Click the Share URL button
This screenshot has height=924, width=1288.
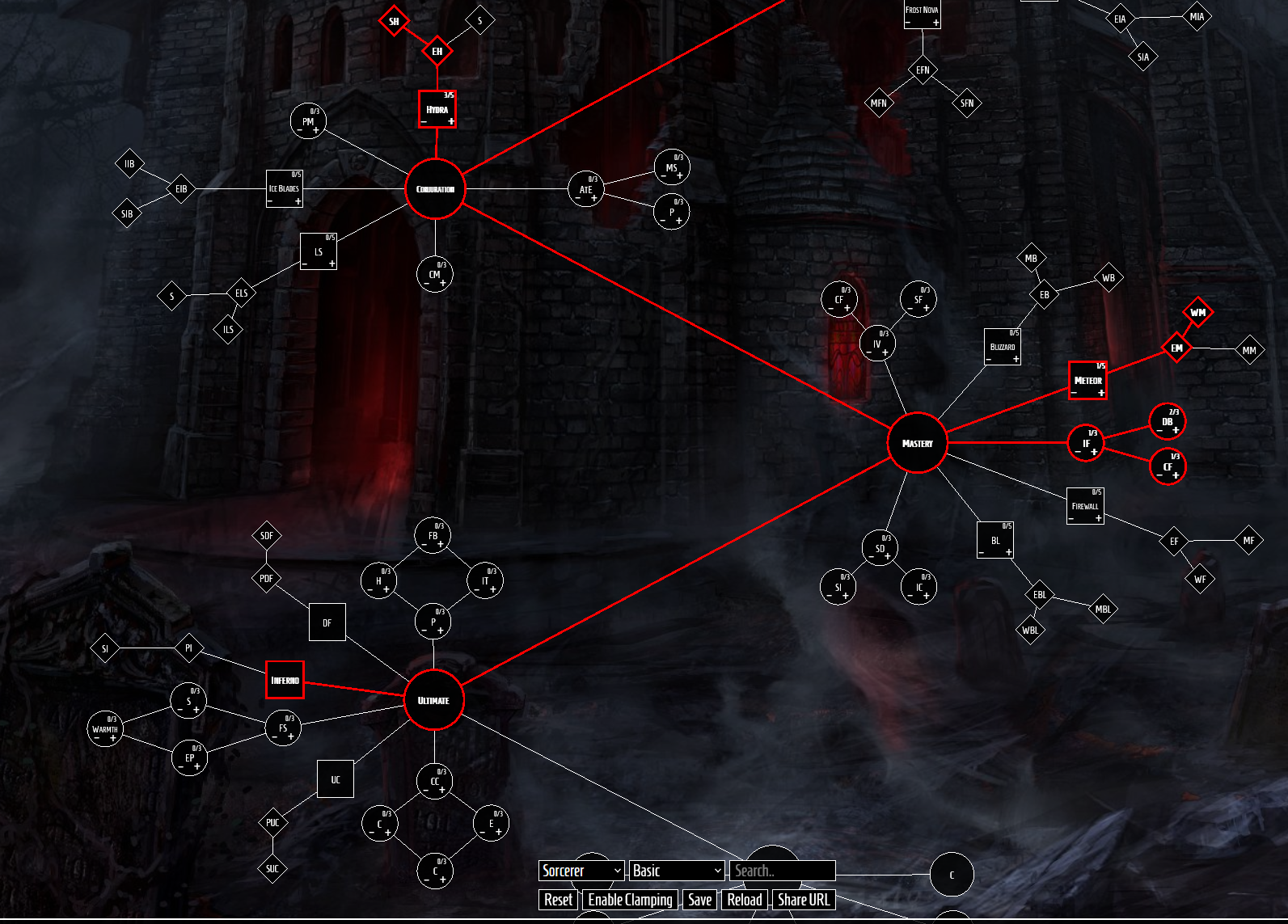click(803, 900)
